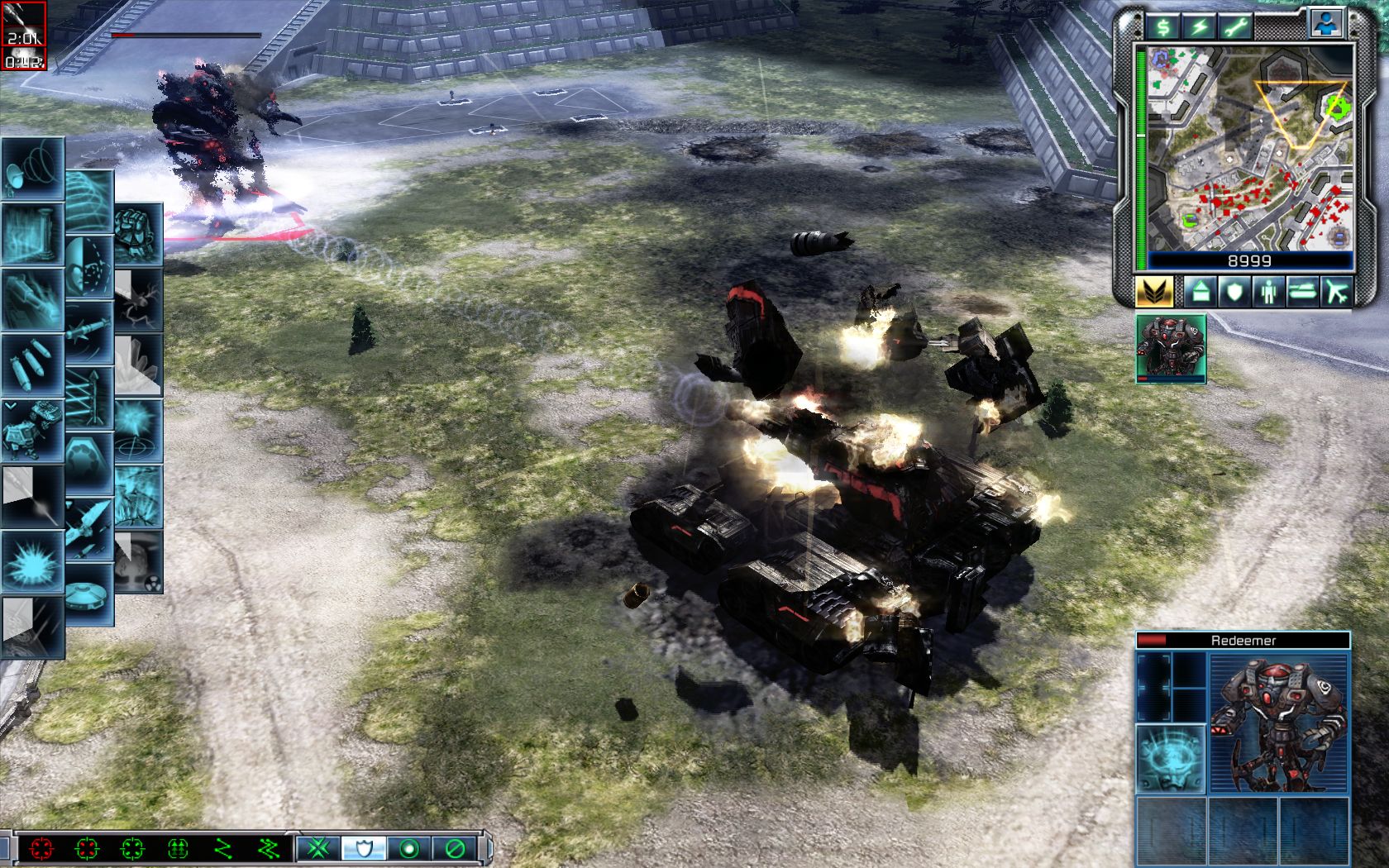Activate repair mode with the wrench button
Screen dimensions: 1389x868
coord(1236,28)
